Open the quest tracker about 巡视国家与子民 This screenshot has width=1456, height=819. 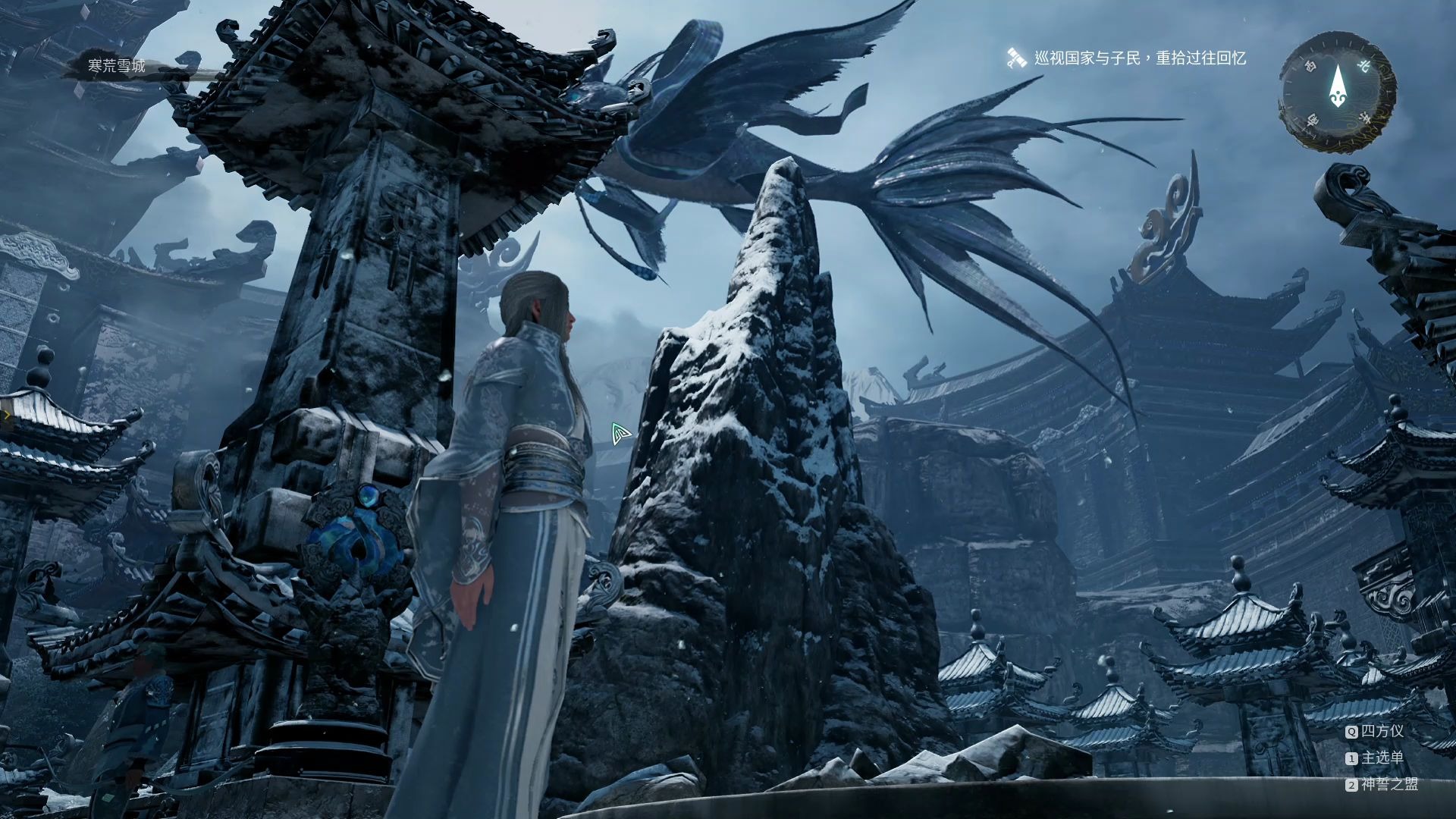coord(1139,58)
